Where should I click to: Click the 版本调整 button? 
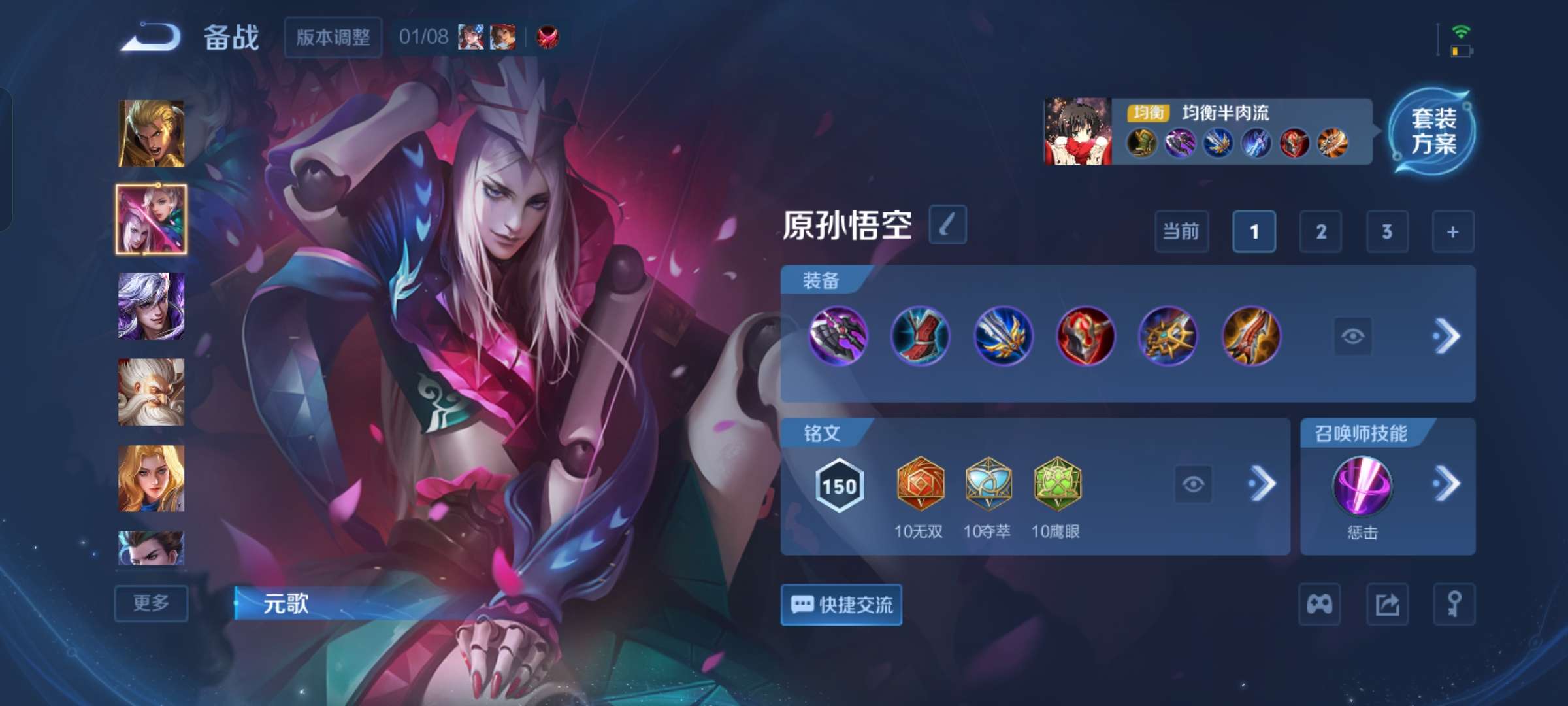tap(333, 39)
